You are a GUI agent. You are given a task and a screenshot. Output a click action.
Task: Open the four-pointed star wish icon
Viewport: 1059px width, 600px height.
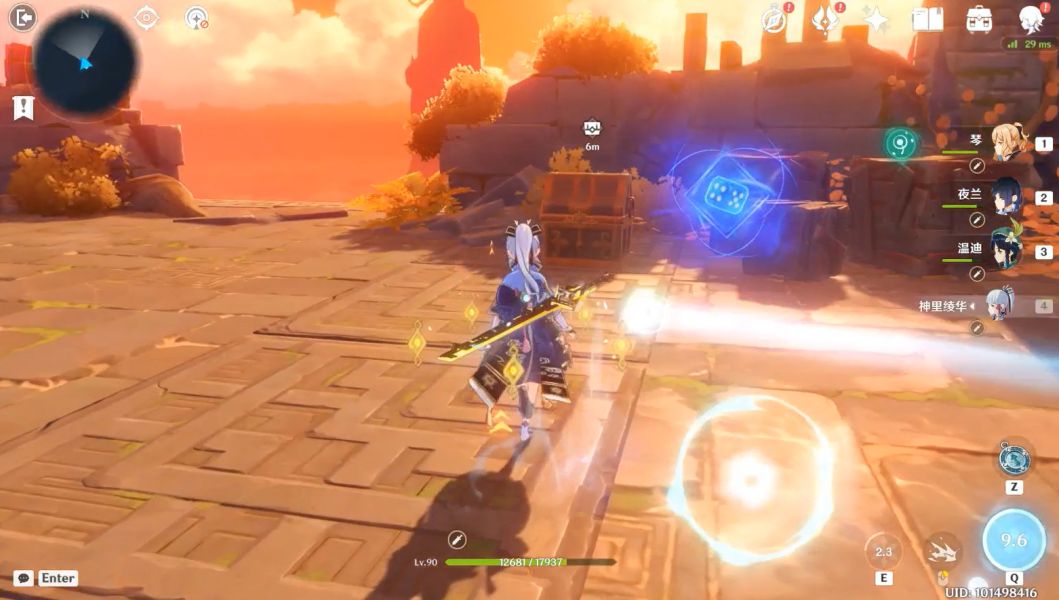pyautogui.click(x=876, y=20)
